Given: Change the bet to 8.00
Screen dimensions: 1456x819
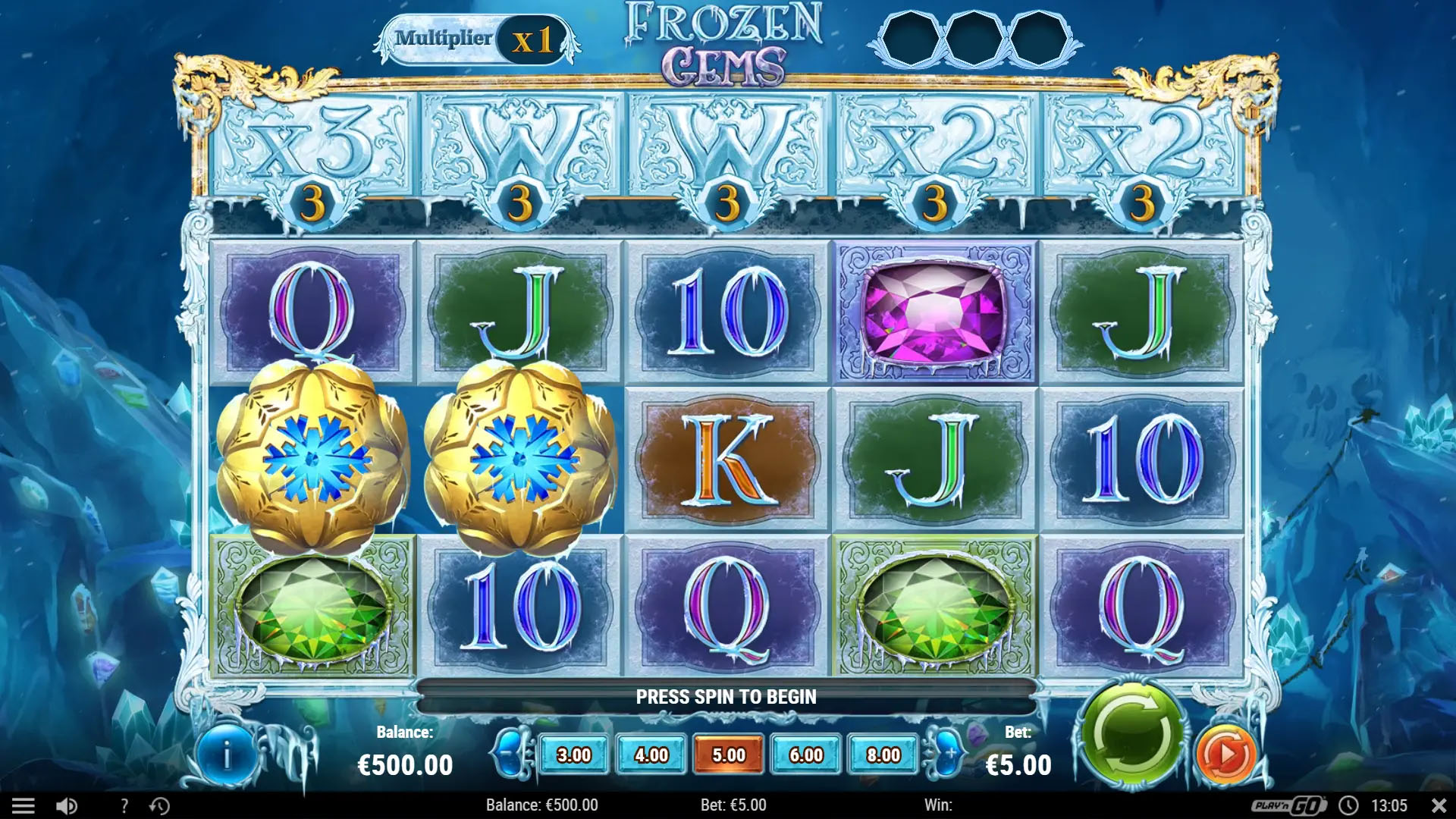Looking at the screenshot, I should coord(883,755).
